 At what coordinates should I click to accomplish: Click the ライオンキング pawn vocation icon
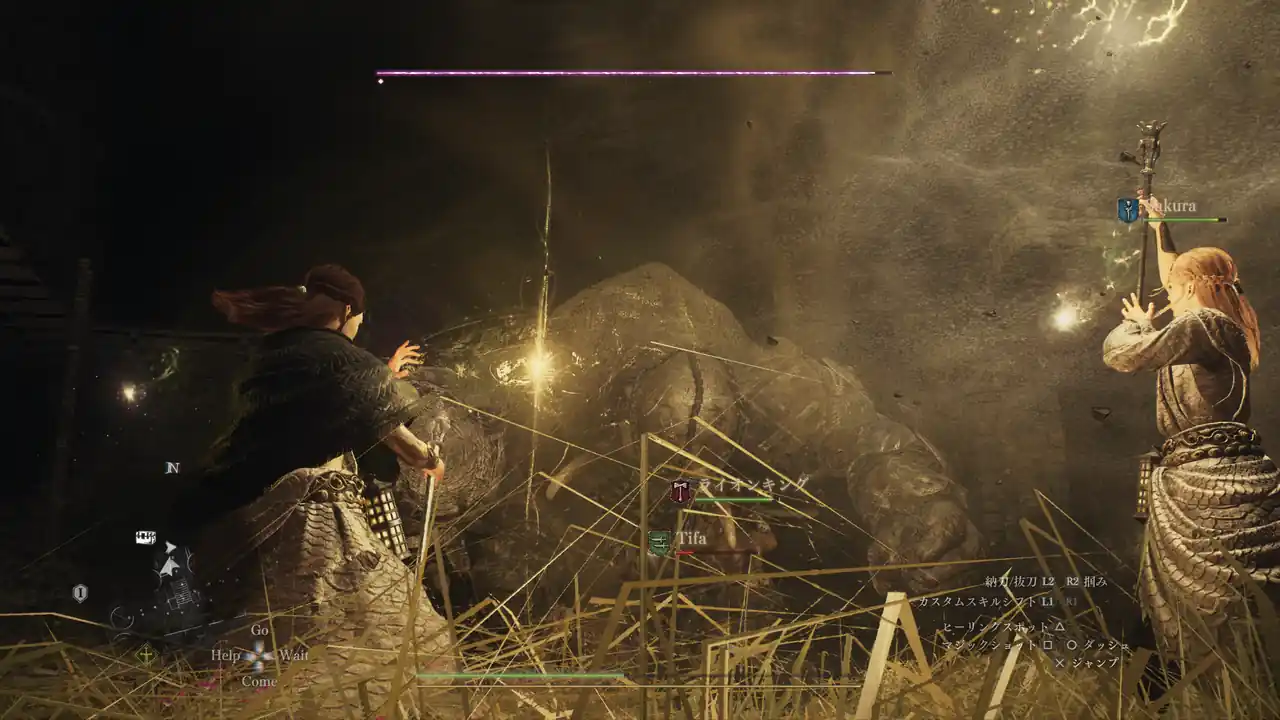point(682,491)
